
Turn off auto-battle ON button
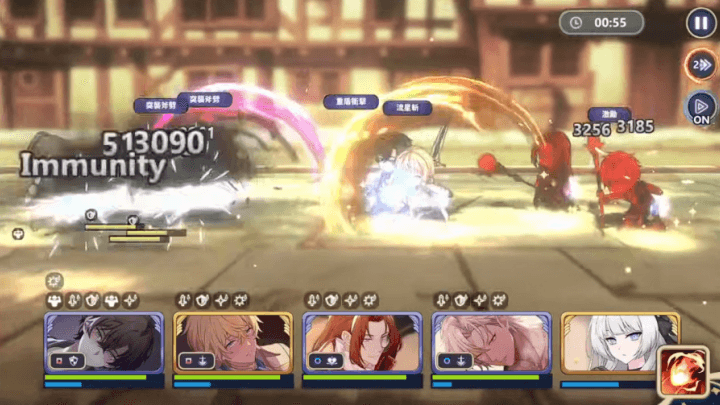click(x=700, y=107)
